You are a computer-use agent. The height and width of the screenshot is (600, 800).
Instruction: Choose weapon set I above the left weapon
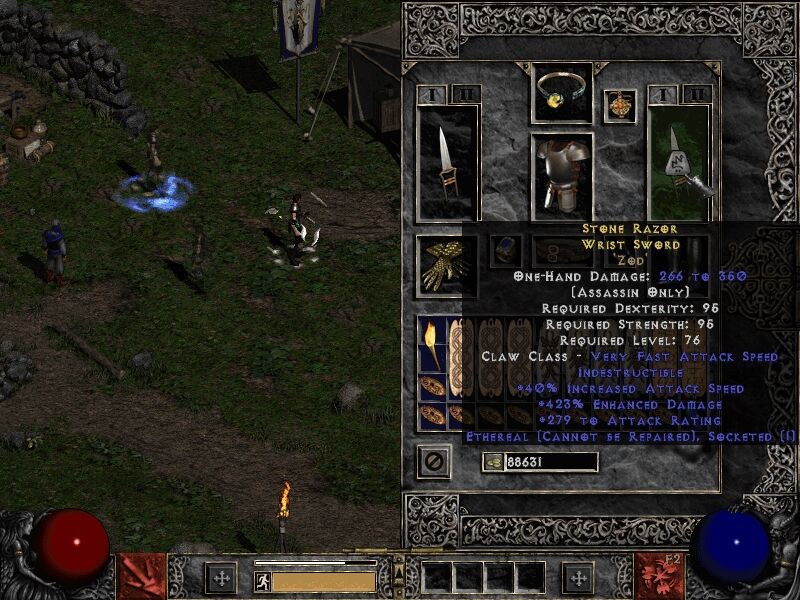click(433, 95)
